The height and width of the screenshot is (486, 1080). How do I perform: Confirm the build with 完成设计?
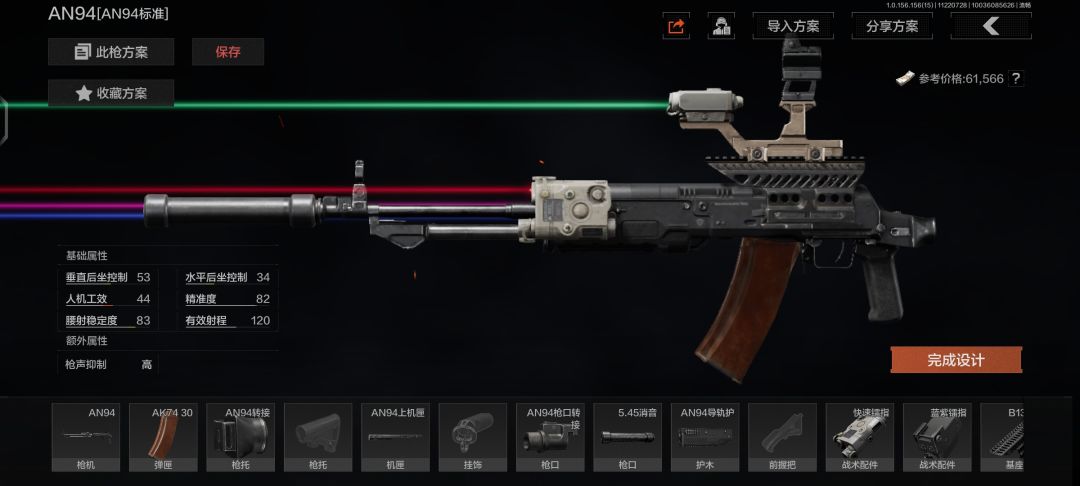coord(956,360)
